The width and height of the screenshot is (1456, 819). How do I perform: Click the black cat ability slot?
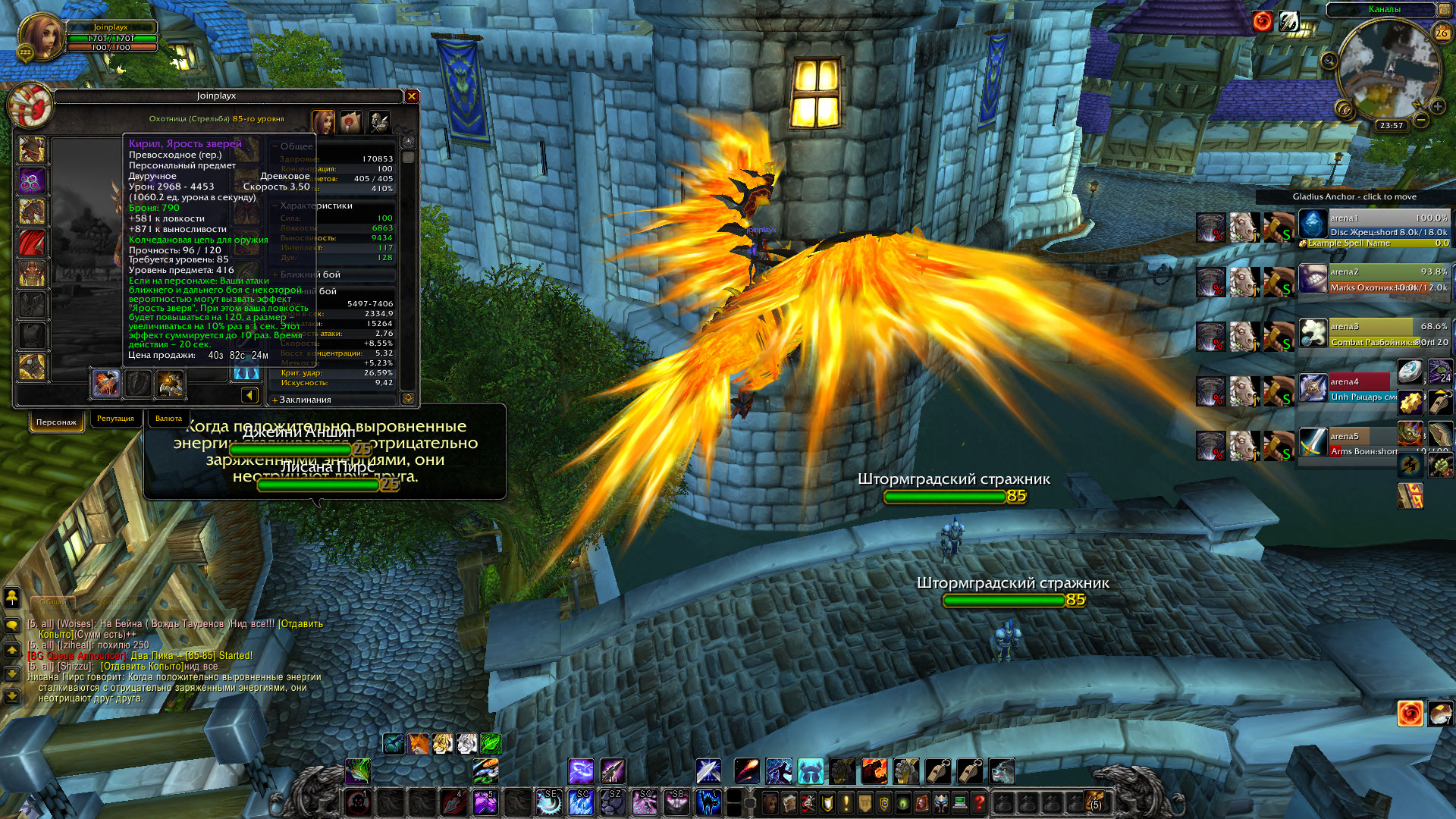[708, 802]
